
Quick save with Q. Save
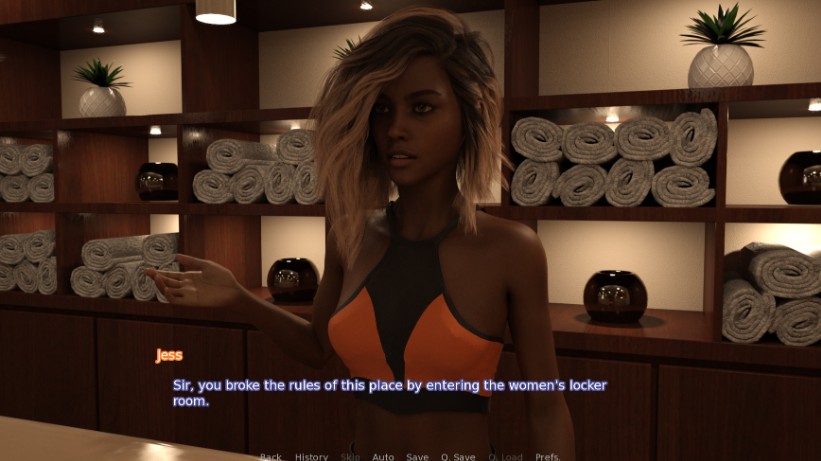click(x=458, y=456)
